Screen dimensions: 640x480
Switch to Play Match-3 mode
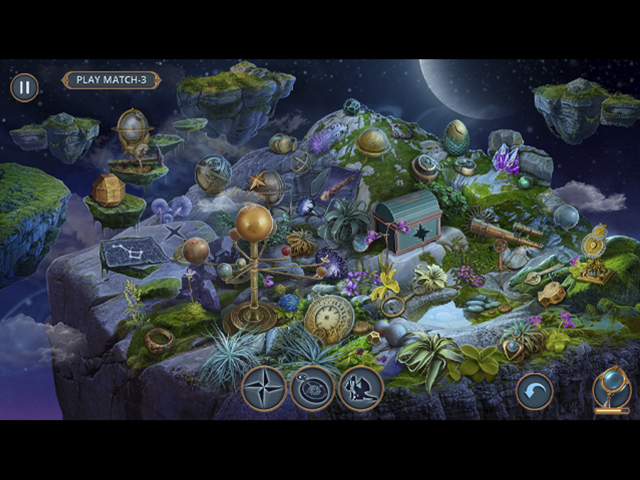coord(111,80)
